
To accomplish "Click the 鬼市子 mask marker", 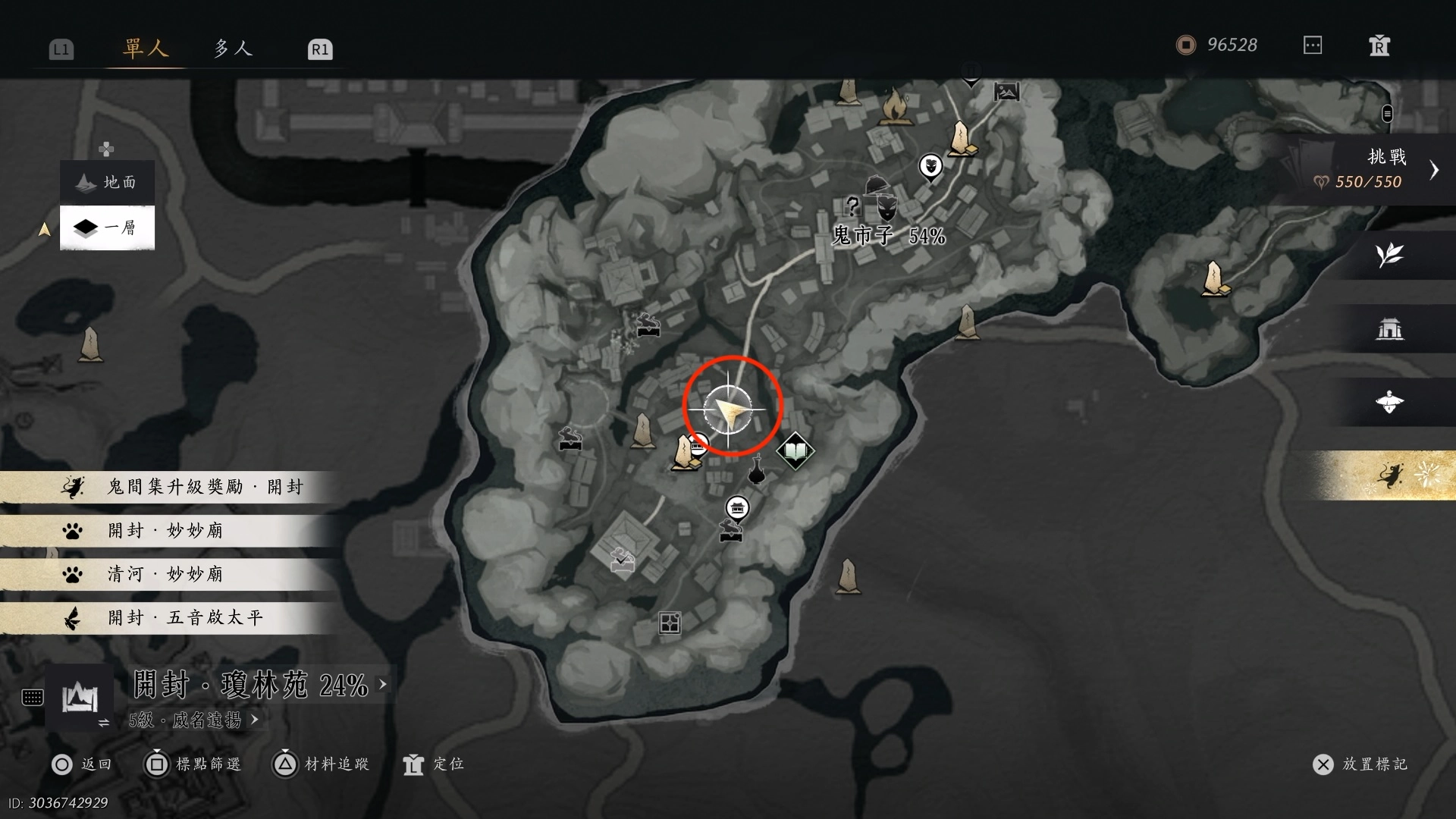I will coord(886,206).
